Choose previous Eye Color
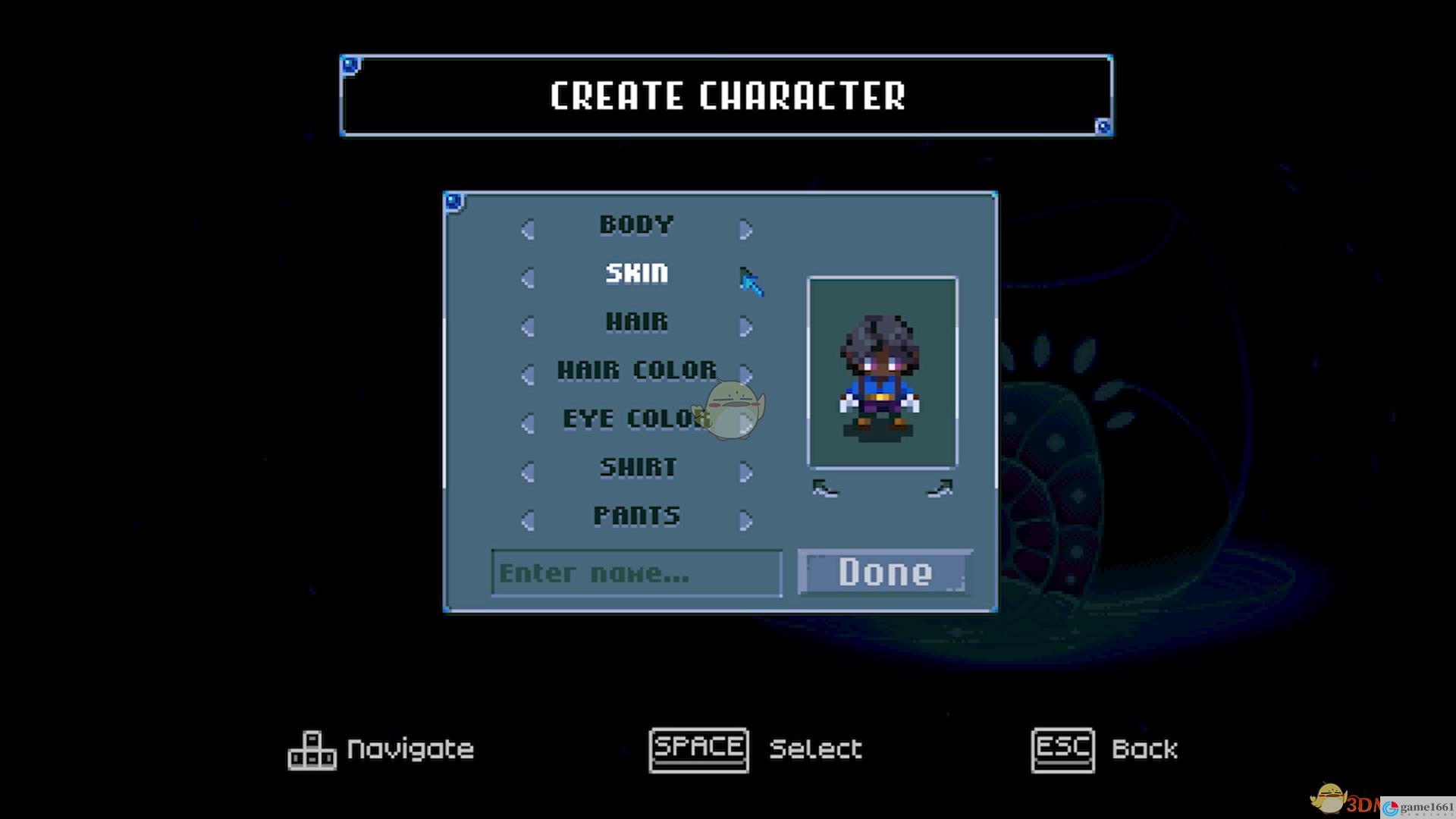The width and height of the screenshot is (1456, 819). (x=528, y=423)
